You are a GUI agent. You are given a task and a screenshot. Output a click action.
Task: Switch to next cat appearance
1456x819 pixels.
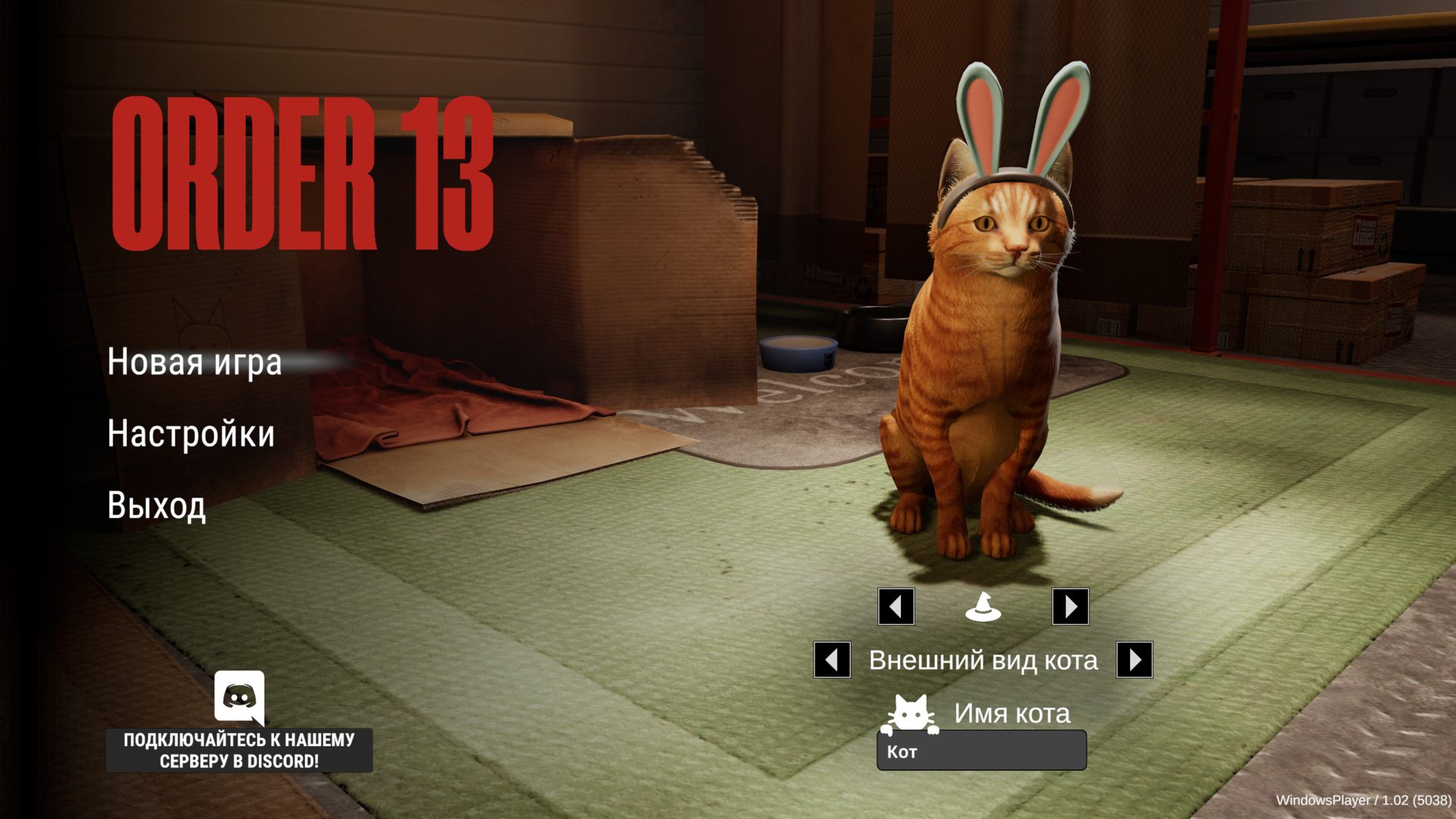[x=1134, y=660]
